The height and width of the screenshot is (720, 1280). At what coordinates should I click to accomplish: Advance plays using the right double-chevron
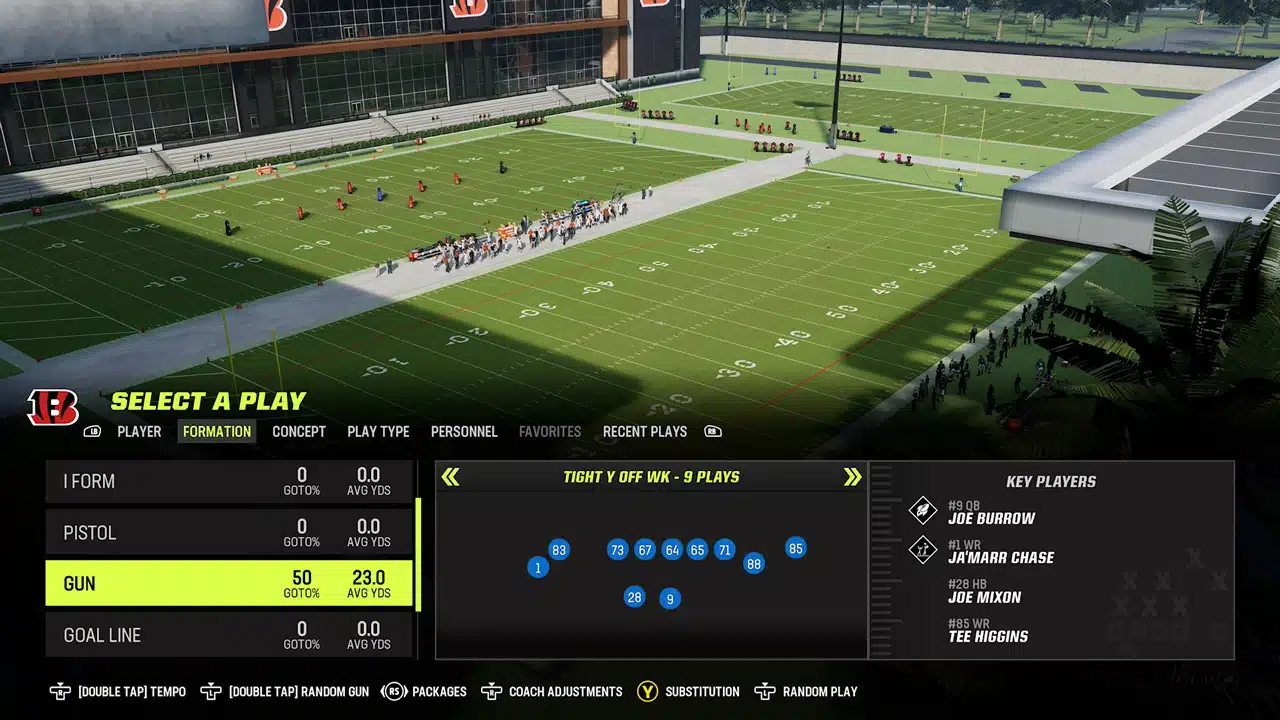[852, 477]
